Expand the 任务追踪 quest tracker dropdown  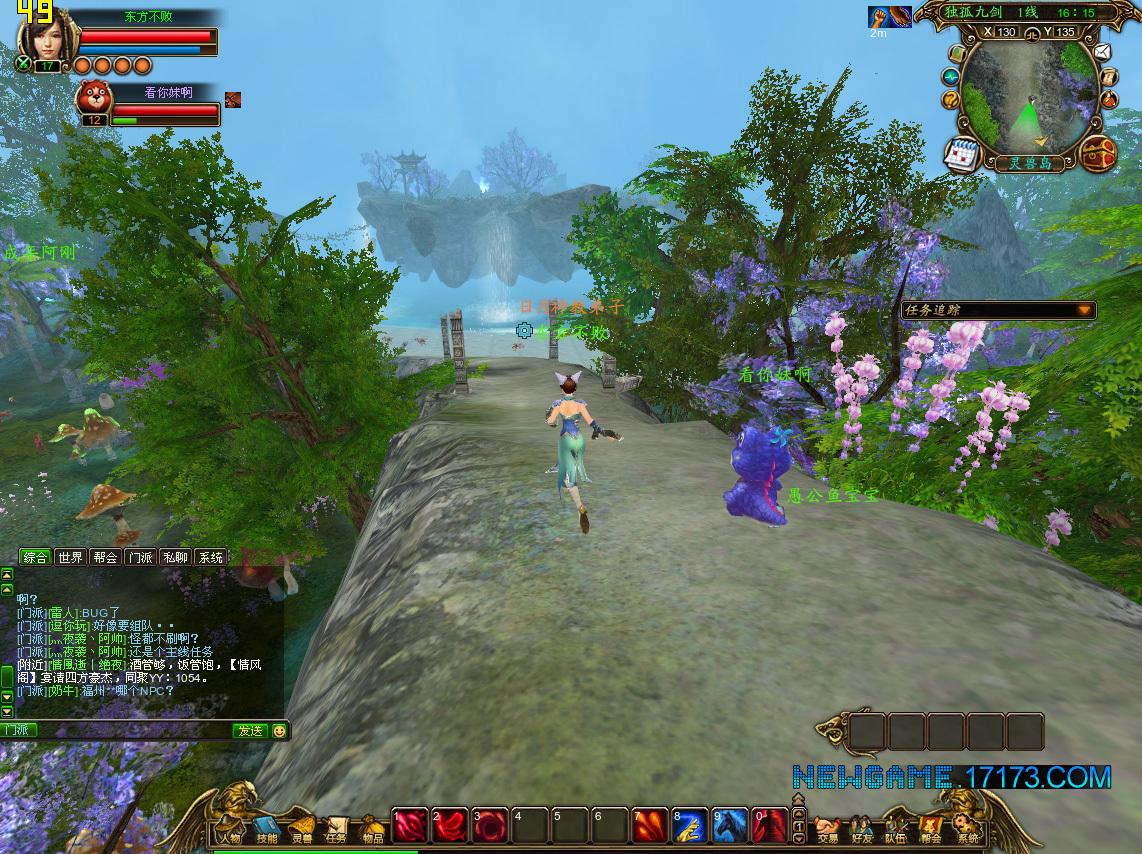(x=1084, y=311)
